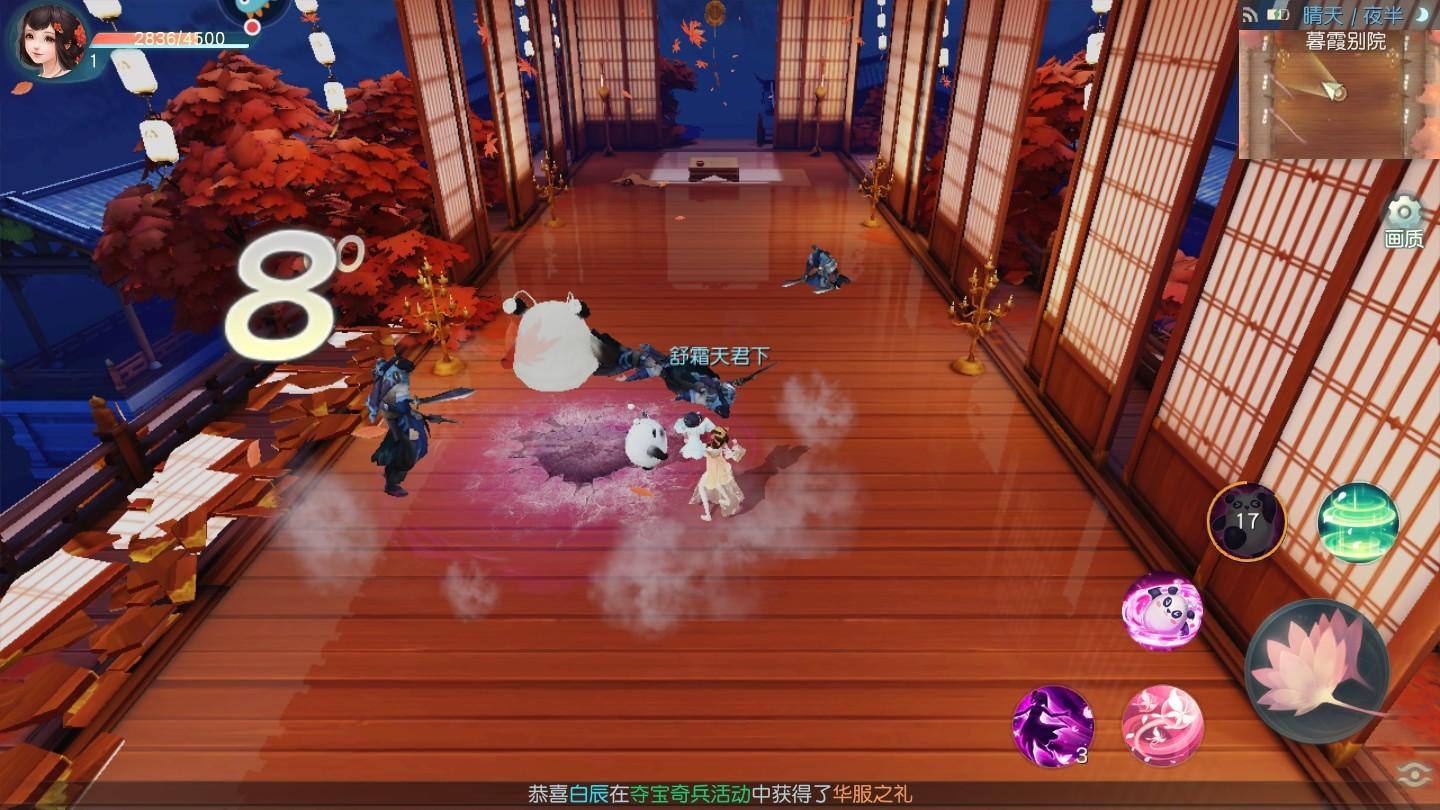
Task: Tap the panda item showing count 17
Action: point(1247,522)
